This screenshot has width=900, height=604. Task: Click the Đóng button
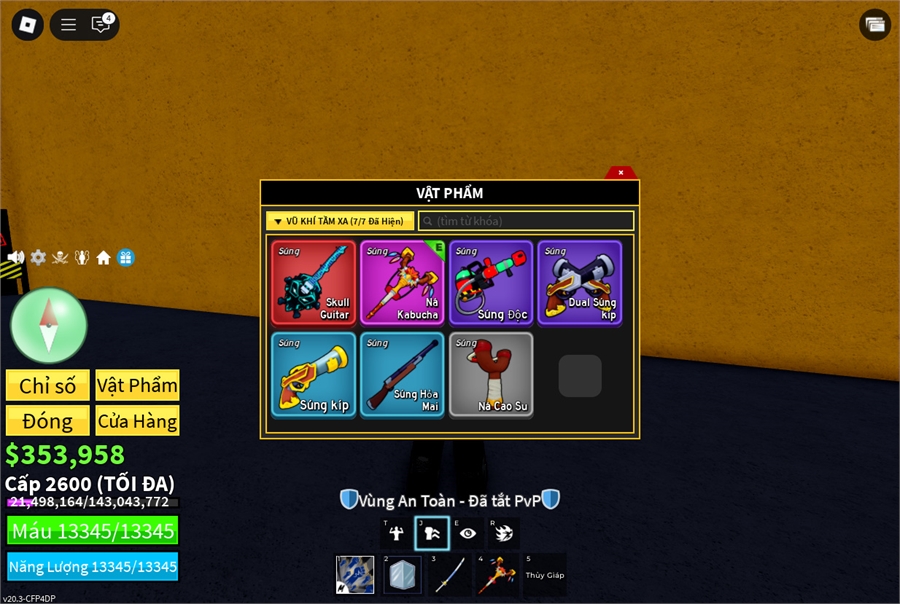(x=48, y=421)
